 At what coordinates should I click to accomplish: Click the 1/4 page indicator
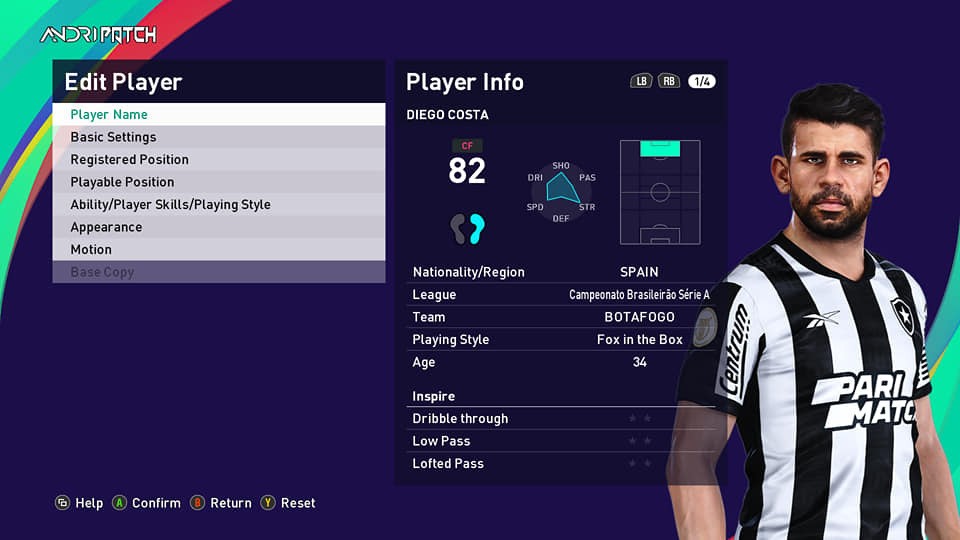[x=701, y=82]
